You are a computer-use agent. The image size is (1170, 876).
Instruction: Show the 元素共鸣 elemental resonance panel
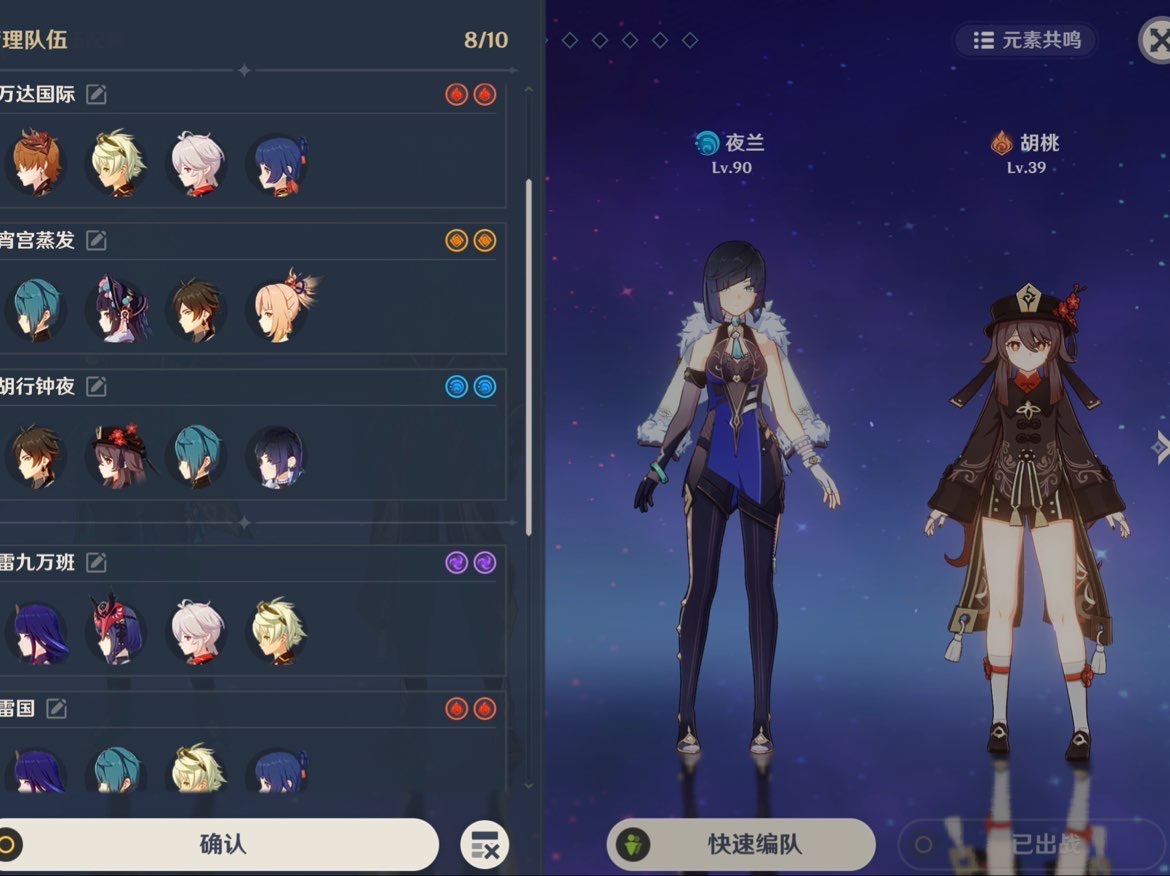coord(1026,40)
